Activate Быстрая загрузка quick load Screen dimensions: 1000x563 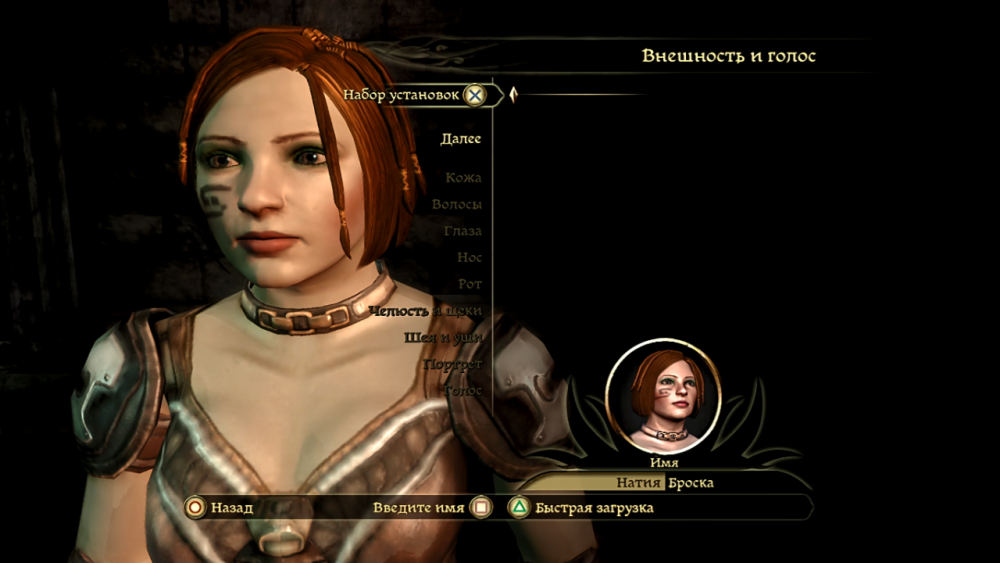pyautogui.click(x=583, y=508)
